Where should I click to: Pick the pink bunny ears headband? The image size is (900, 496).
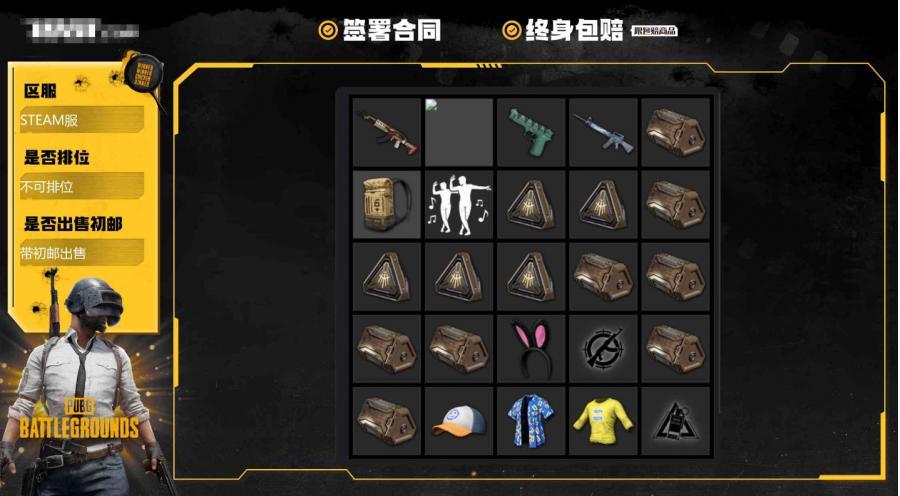pyautogui.click(x=531, y=347)
